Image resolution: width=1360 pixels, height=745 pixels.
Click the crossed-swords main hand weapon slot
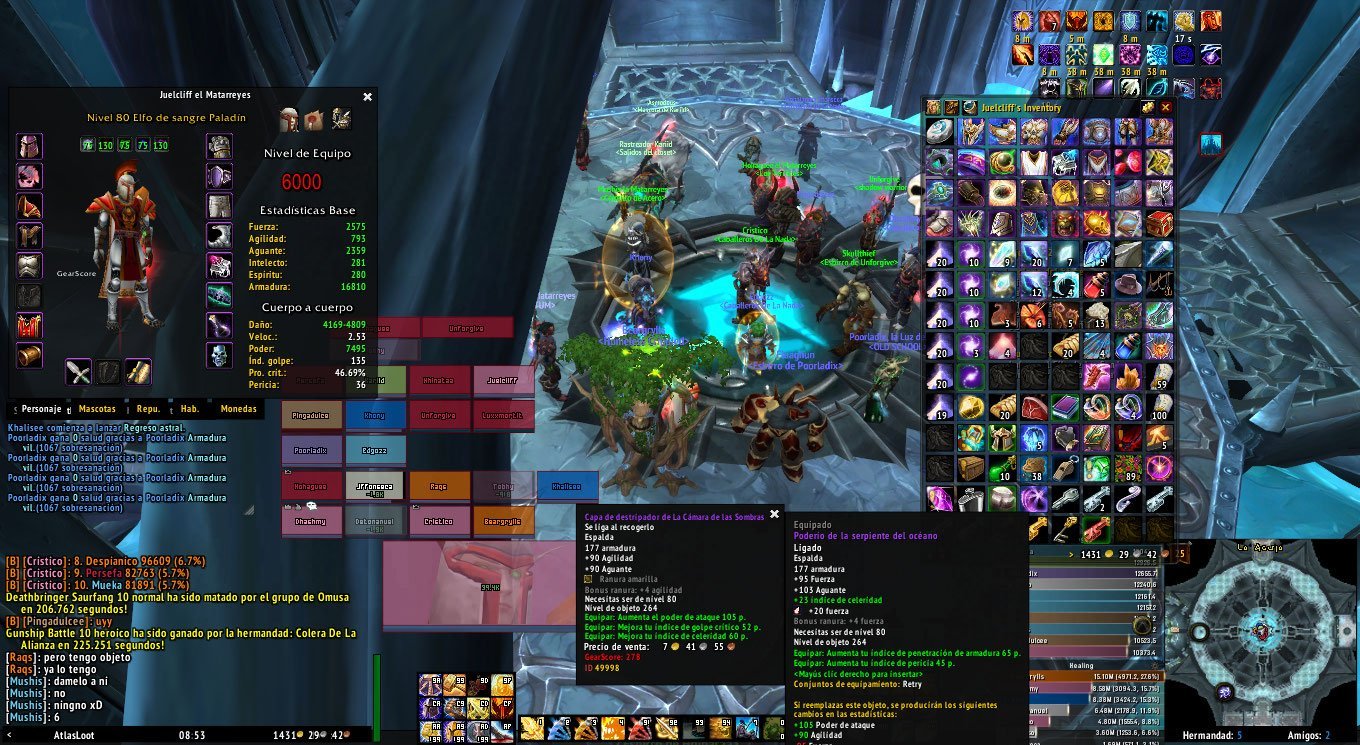(x=79, y=372)
